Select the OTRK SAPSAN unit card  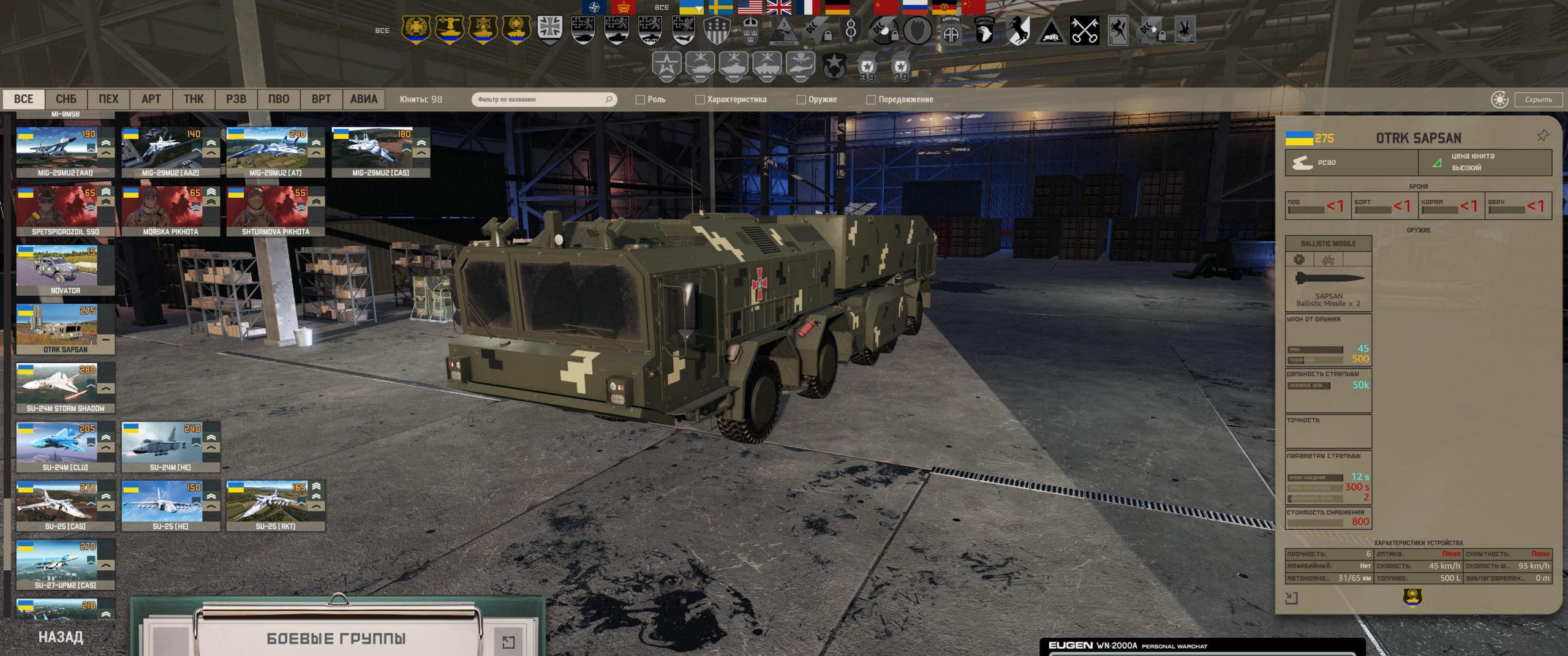point(65,329)
